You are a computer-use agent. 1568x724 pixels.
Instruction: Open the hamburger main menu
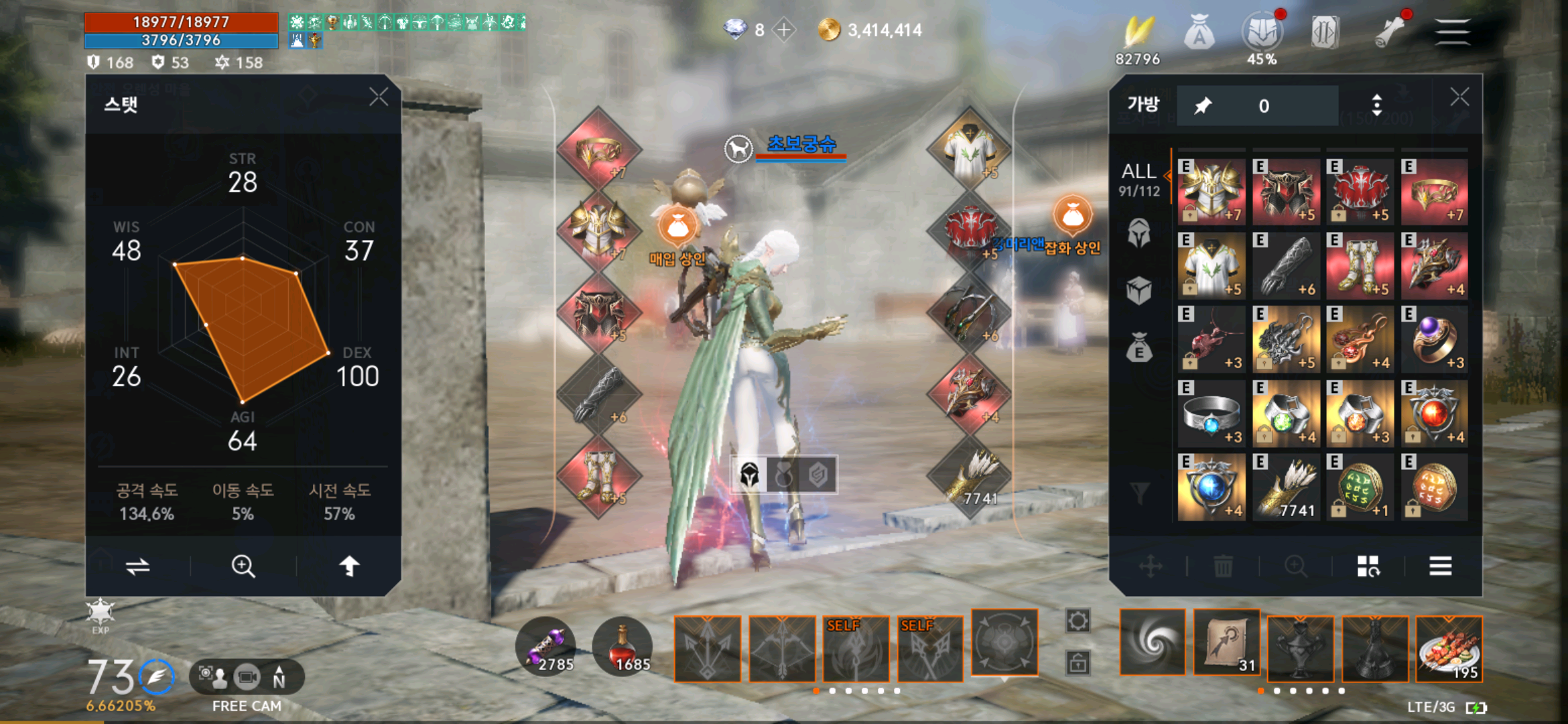(x=1452, y=32)
